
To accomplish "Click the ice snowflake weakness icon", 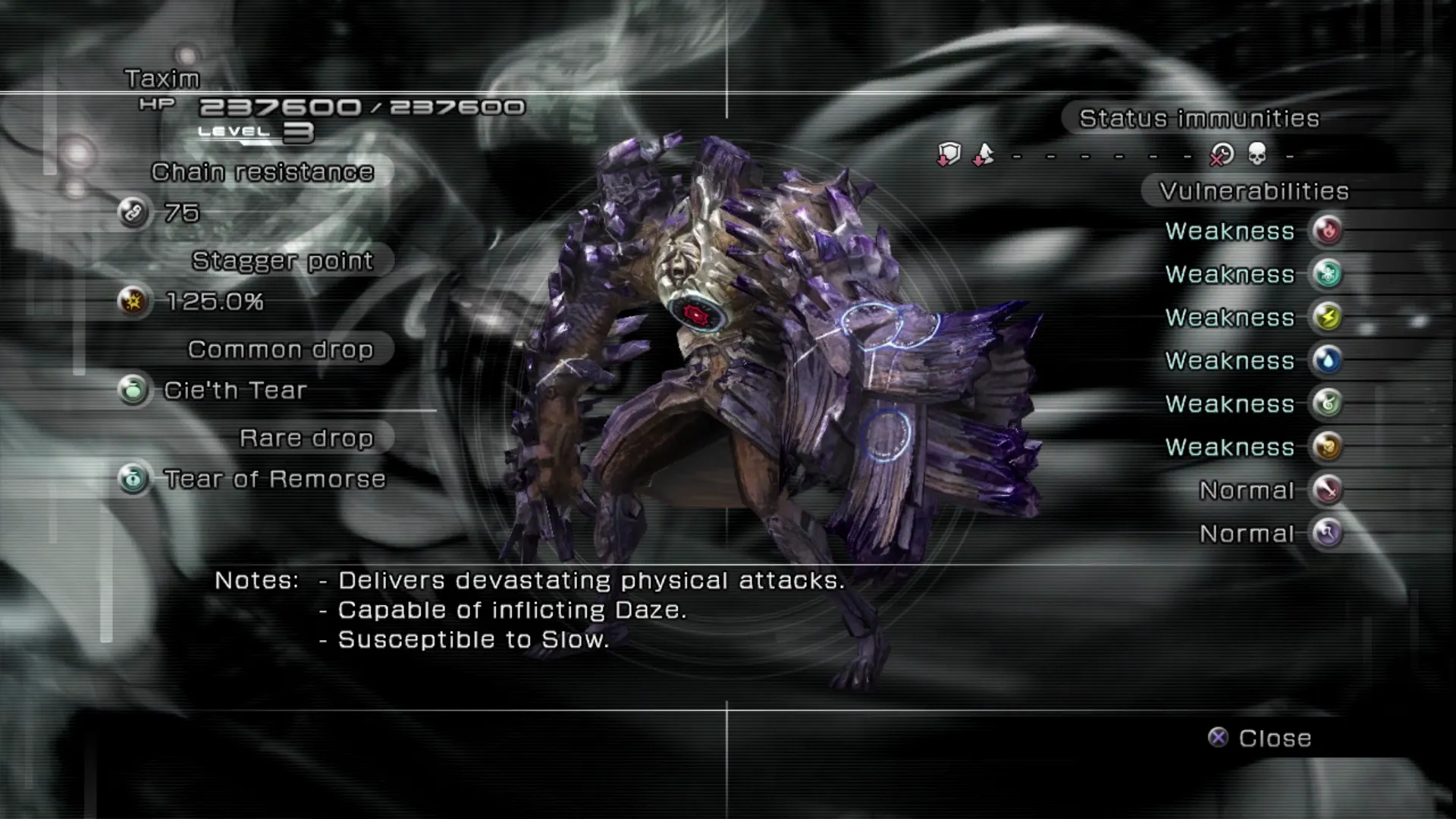I will 1327,274.
